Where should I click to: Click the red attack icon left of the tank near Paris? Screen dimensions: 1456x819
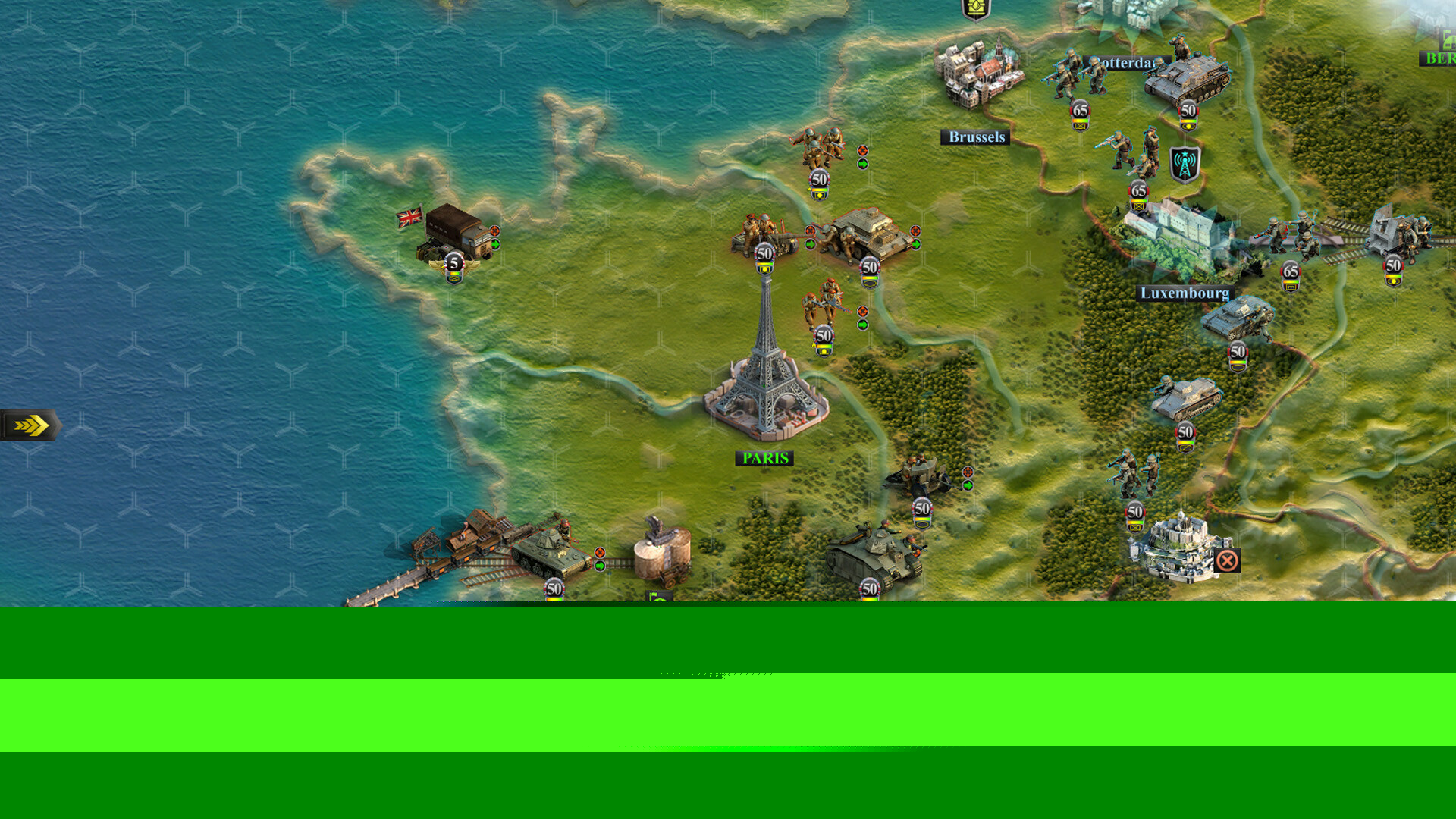[810, 230]
